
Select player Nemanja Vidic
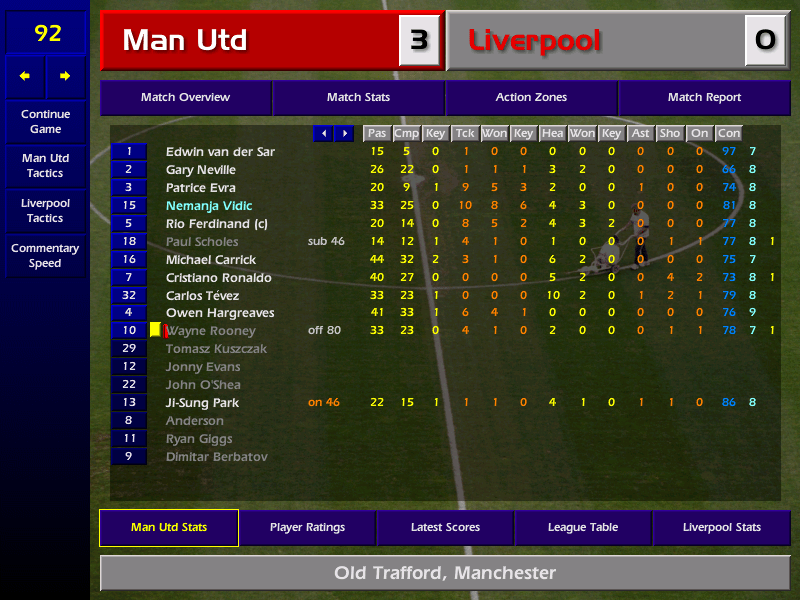(209, 205)
